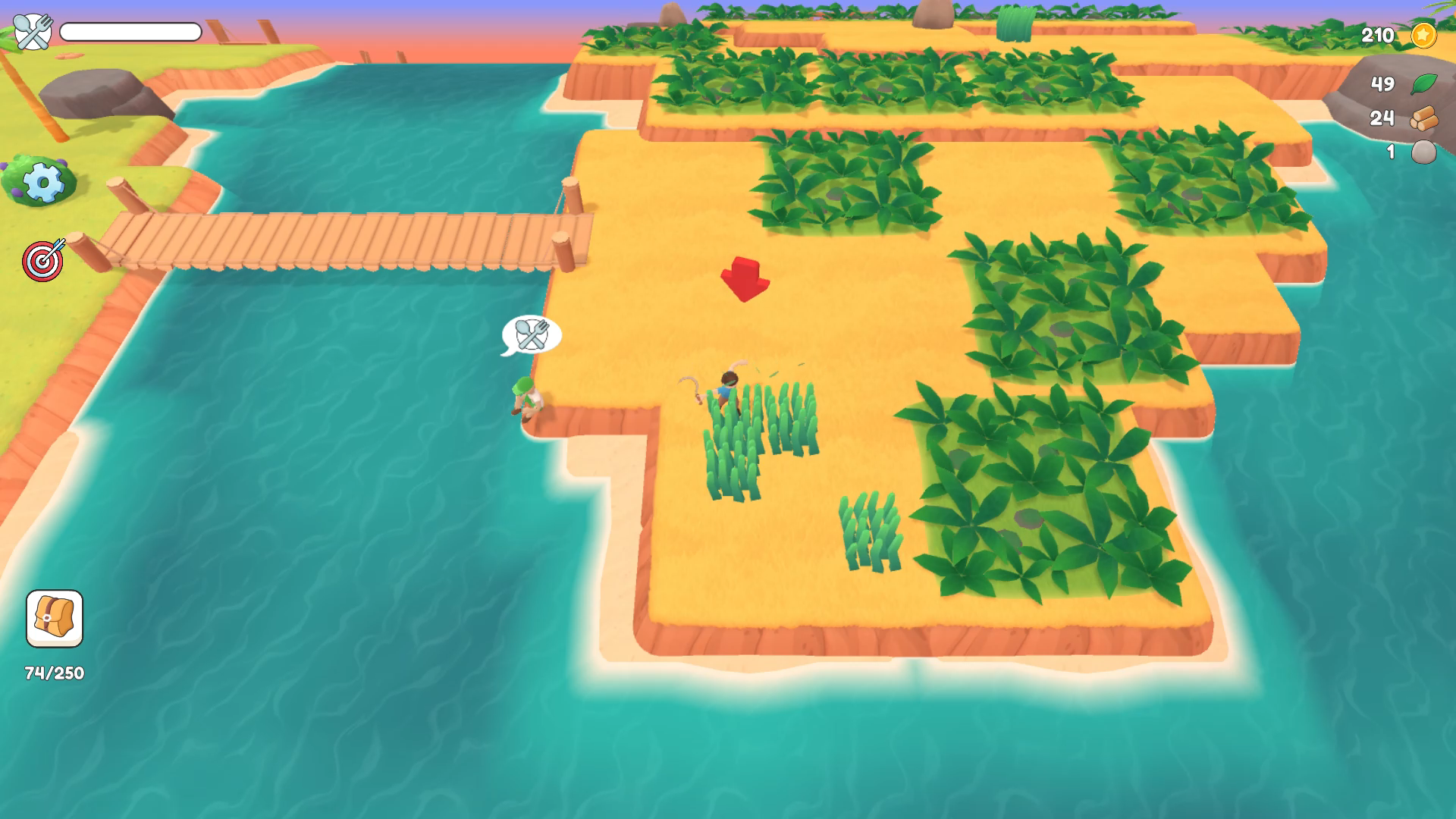
Task: Select the wood logs counter showing 24
Action: coord(1423,119)
